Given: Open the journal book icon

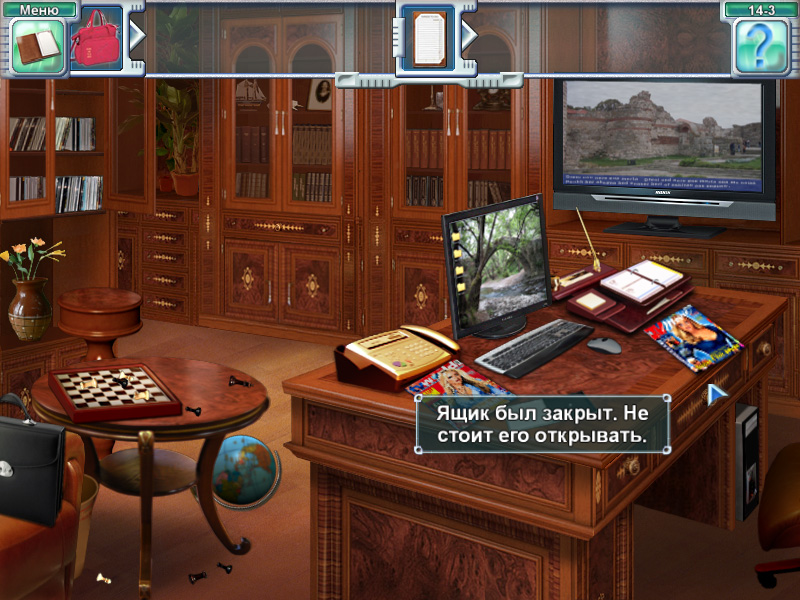Looking at the screenshot, I should tap(38, 45).
